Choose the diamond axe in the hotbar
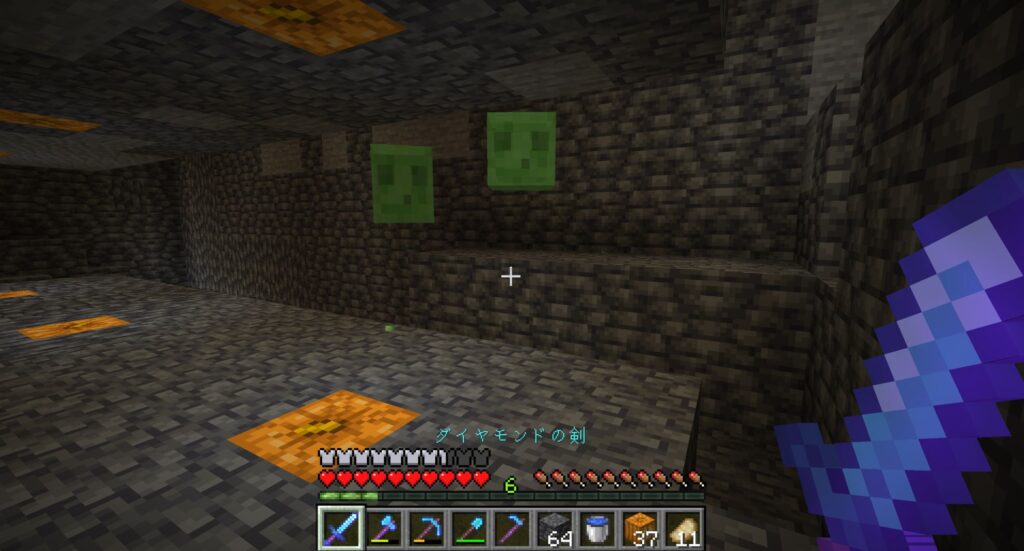 point(382,526)
